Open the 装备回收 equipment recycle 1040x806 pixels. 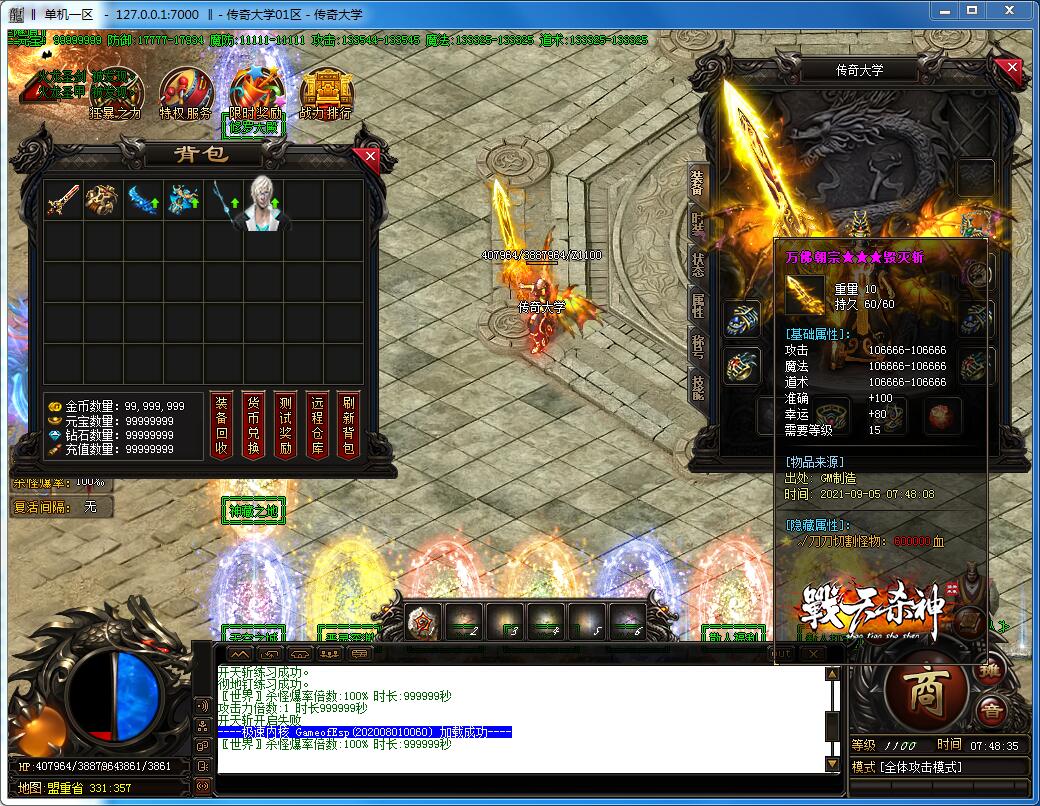click(222, 424)
